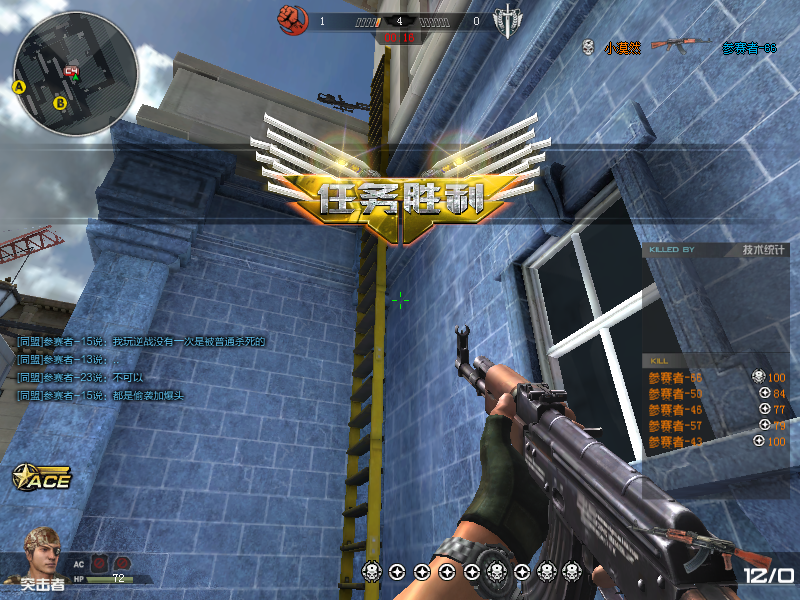Click the red fist team emblem
The width and height of the screenshot is (800, 600).
[x=291, y=19]
